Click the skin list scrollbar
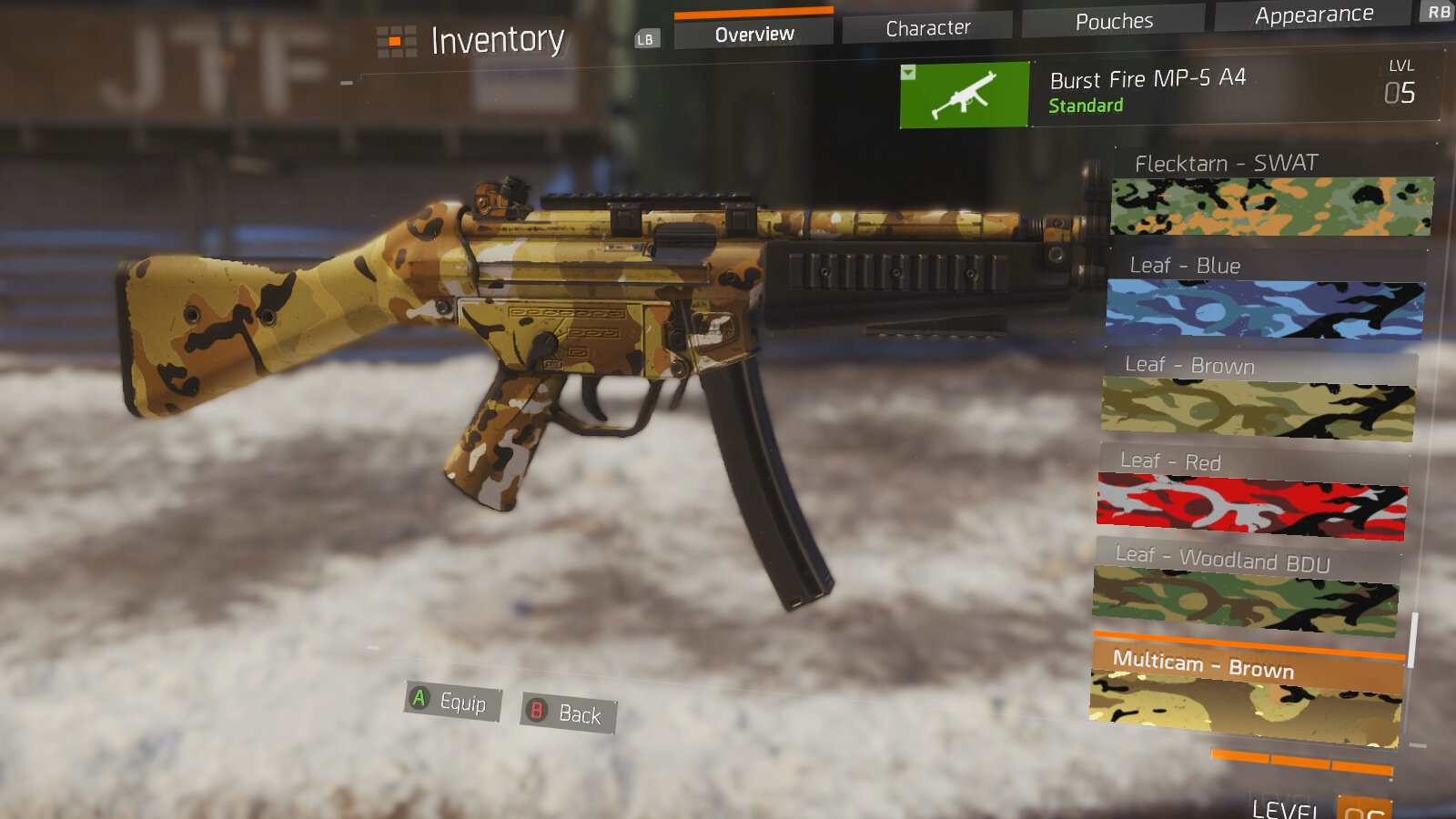 (x=1413, y=640)
